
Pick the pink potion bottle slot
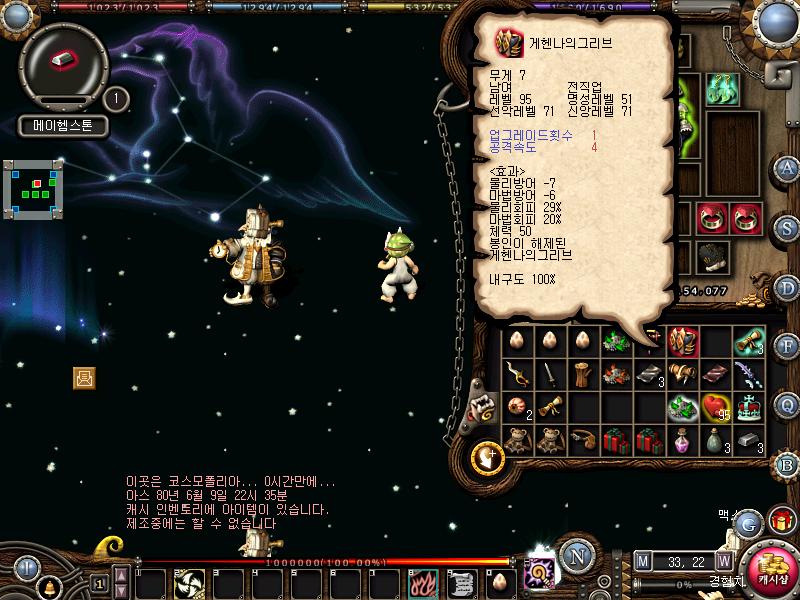(x=683, y=440)
